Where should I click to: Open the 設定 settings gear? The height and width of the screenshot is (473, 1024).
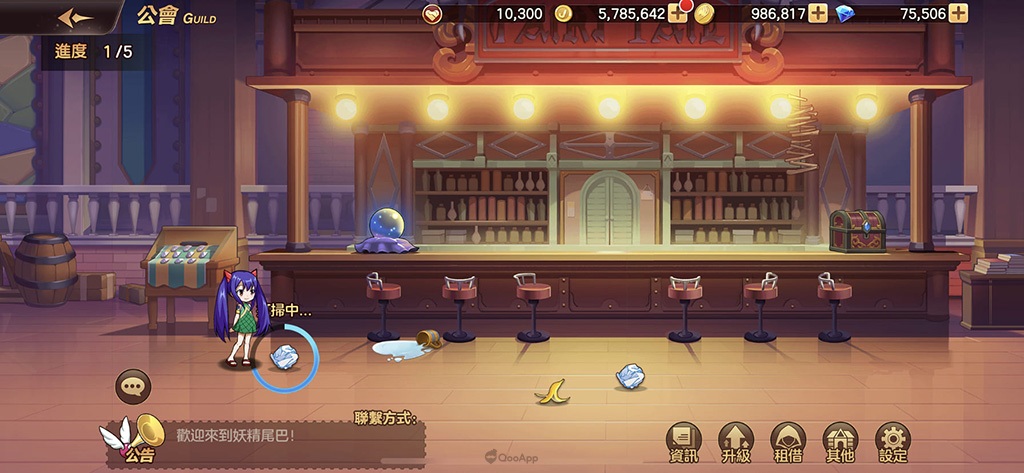click(x=892, y=442)
